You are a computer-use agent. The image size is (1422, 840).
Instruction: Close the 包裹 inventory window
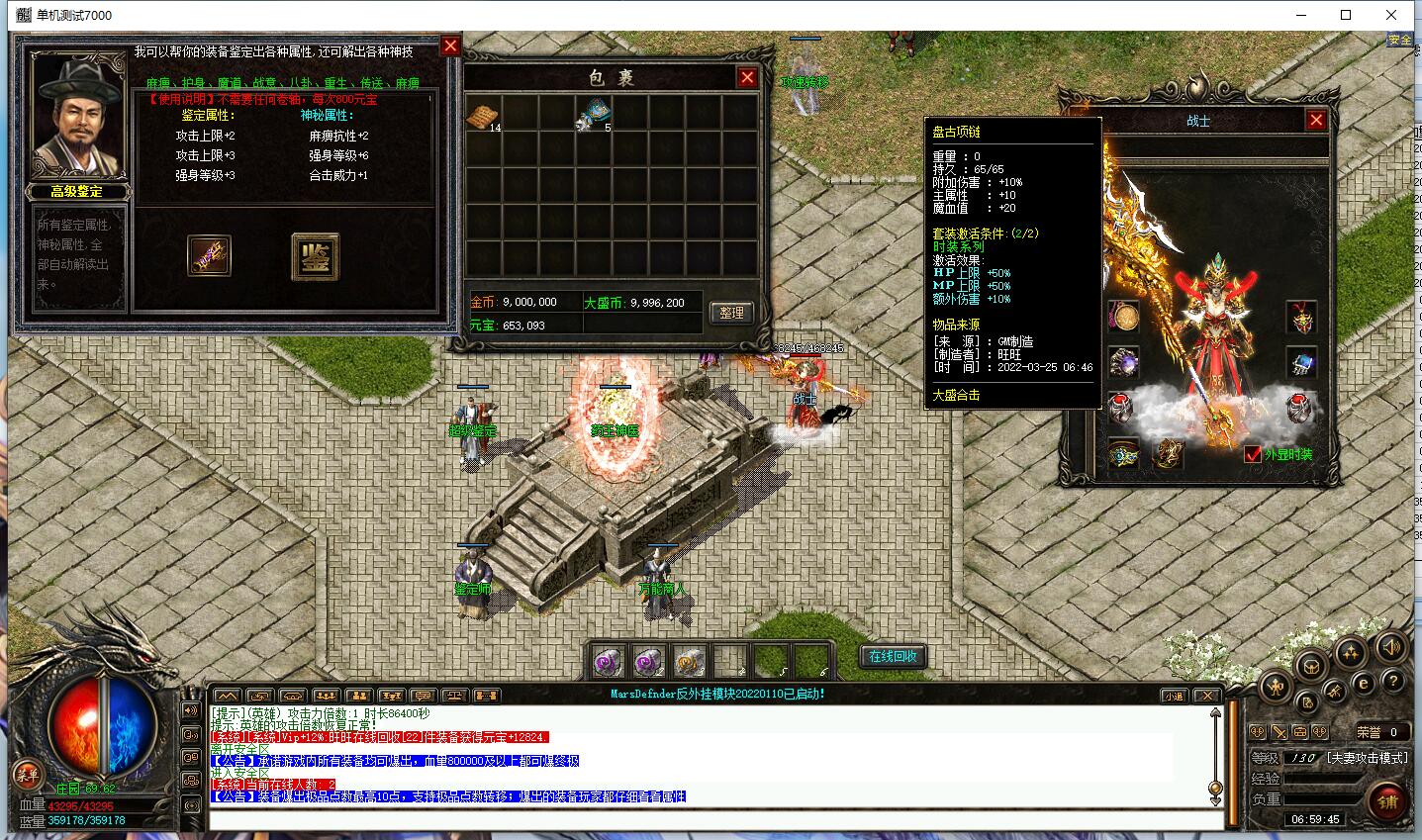click(x=747, y=78)
